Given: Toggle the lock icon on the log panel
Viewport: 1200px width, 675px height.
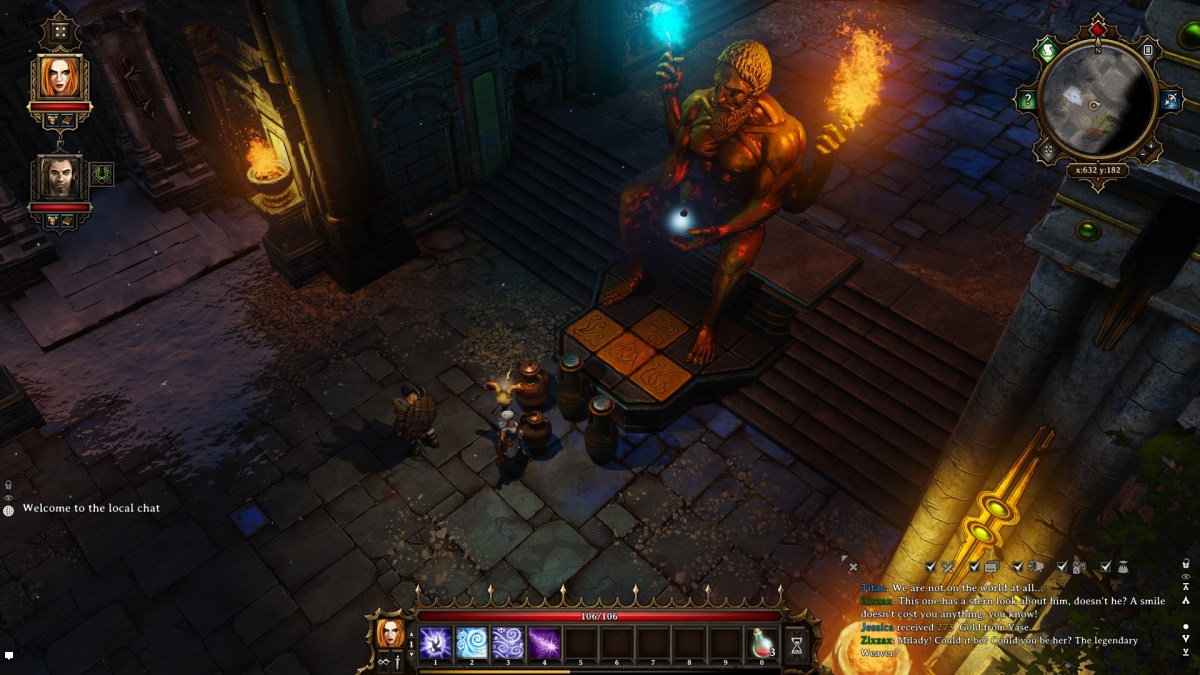Looking at the screenshot, I should (x=1186, y=563).
